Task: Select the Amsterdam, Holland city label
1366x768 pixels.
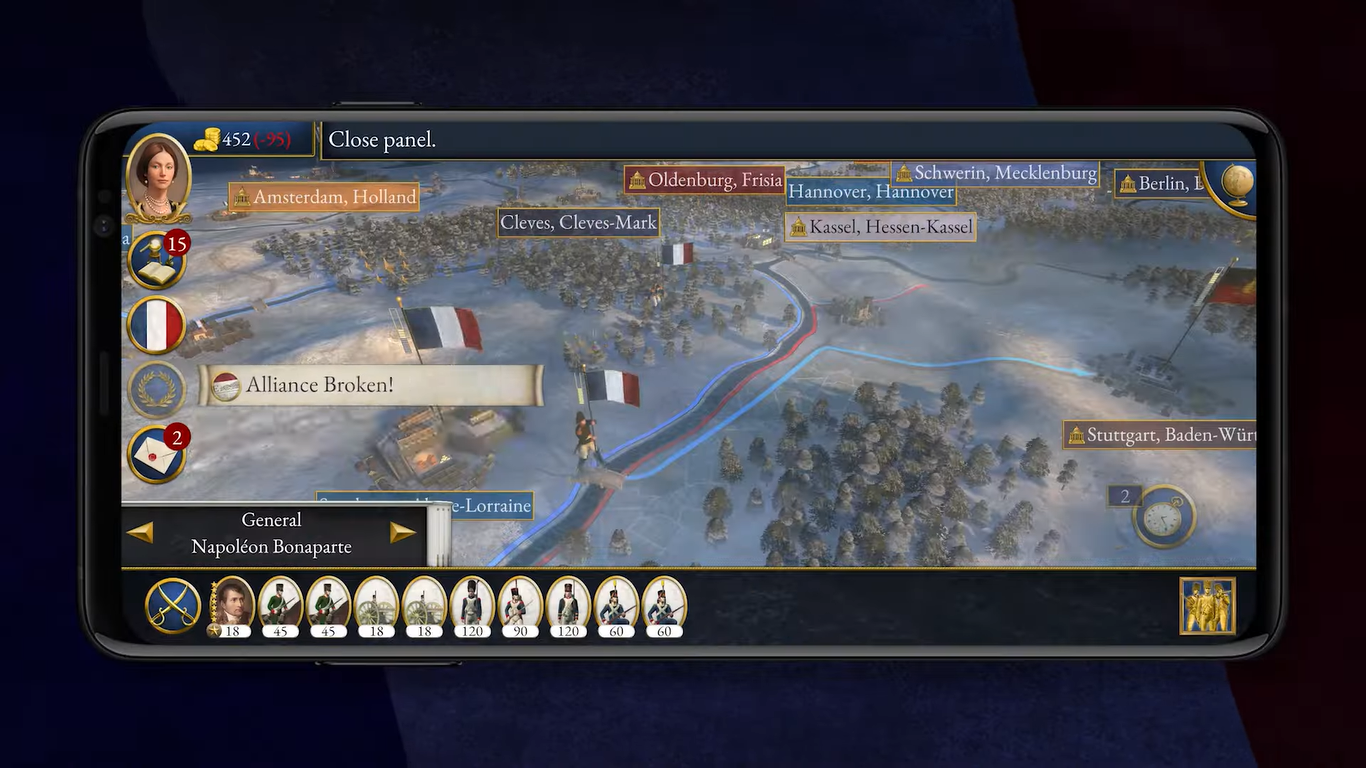Action: [324, 198]
